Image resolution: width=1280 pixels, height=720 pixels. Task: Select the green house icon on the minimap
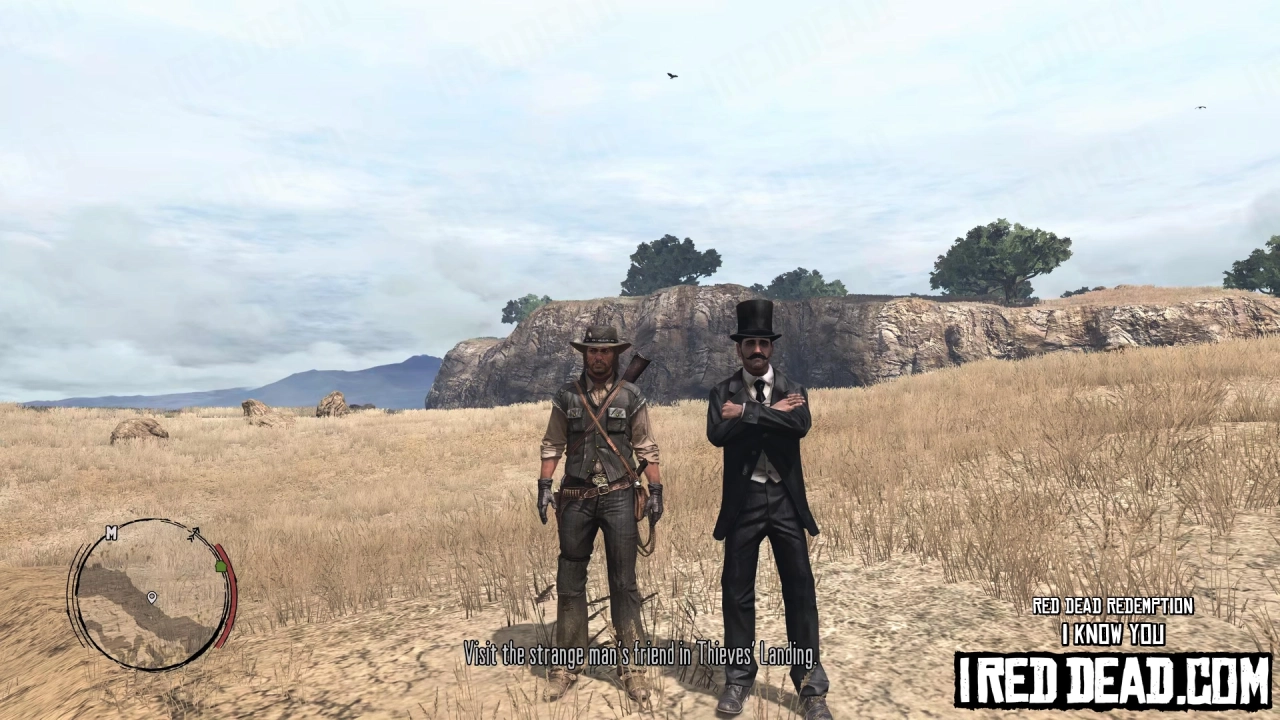(x=220, y=566)
